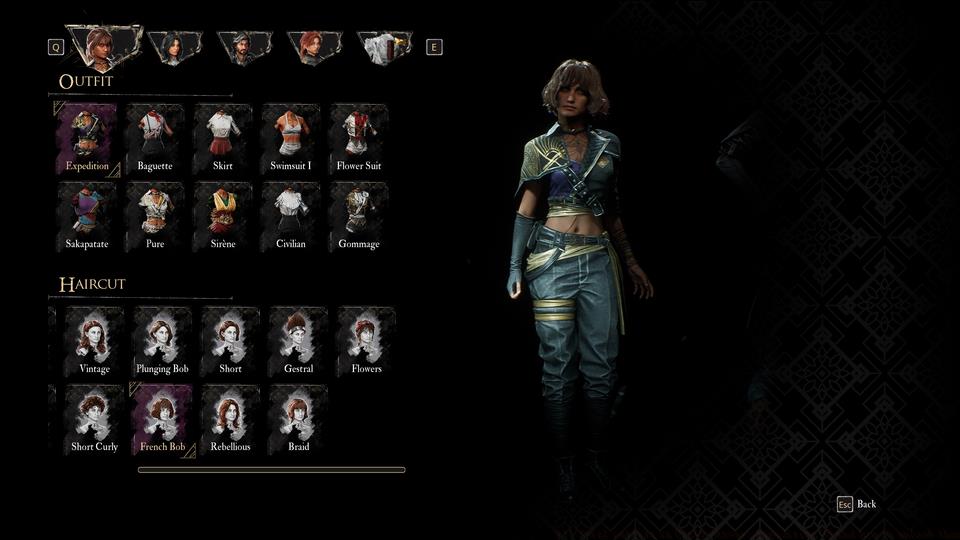The width and height of the screenshot is (960, 540).
Task: Choose the Plunging Bob haircut
Action: (163, 342)
